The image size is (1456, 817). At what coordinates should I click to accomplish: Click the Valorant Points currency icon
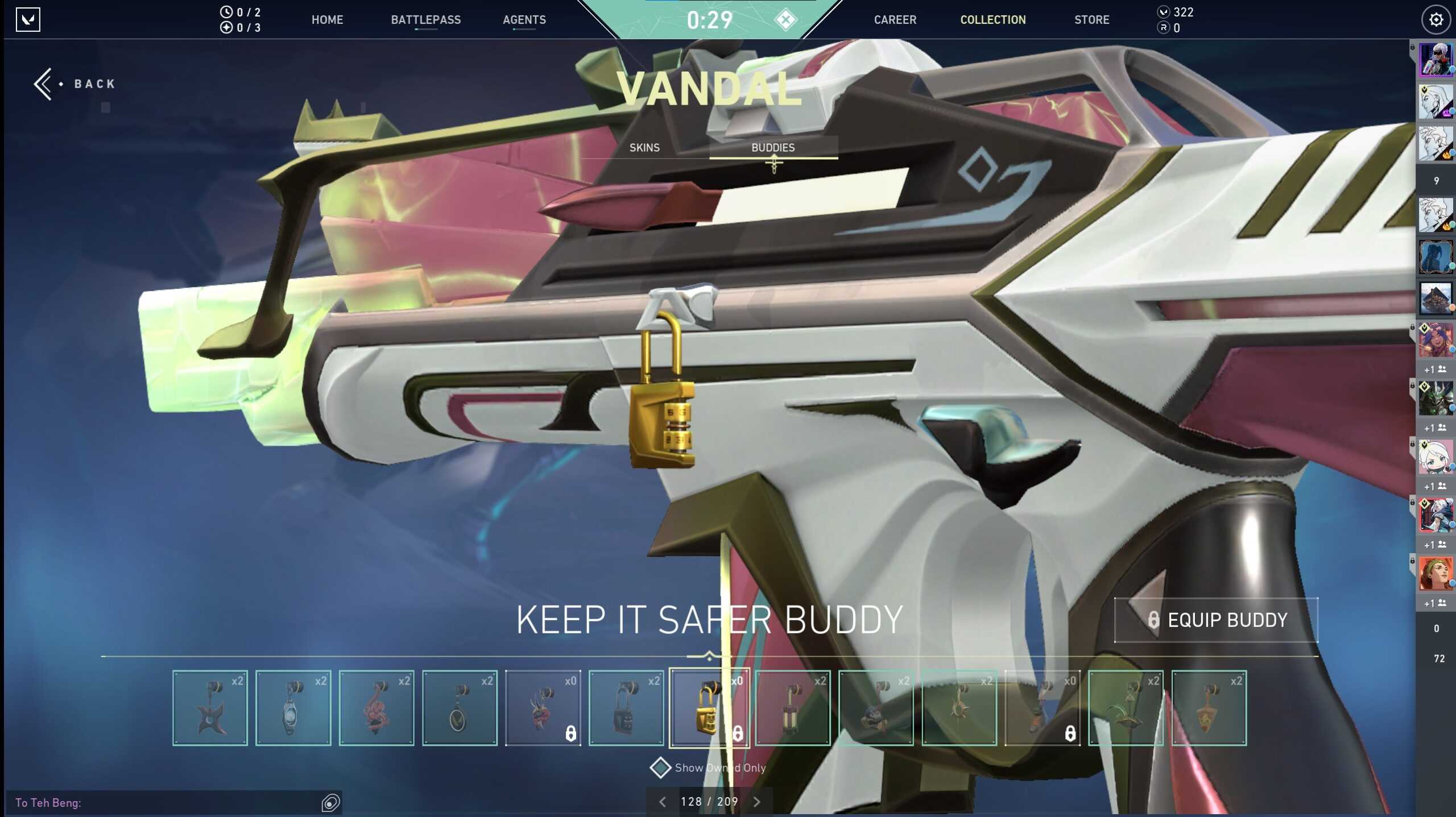point(1164,11)
